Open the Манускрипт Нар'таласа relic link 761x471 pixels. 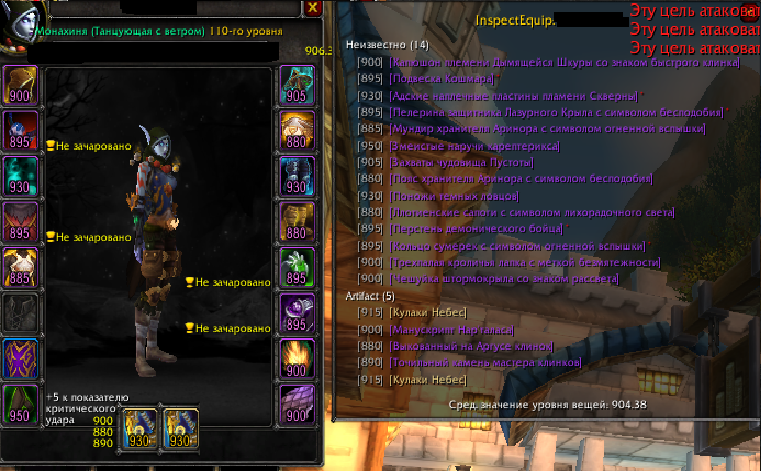click(x=441, y=330)
